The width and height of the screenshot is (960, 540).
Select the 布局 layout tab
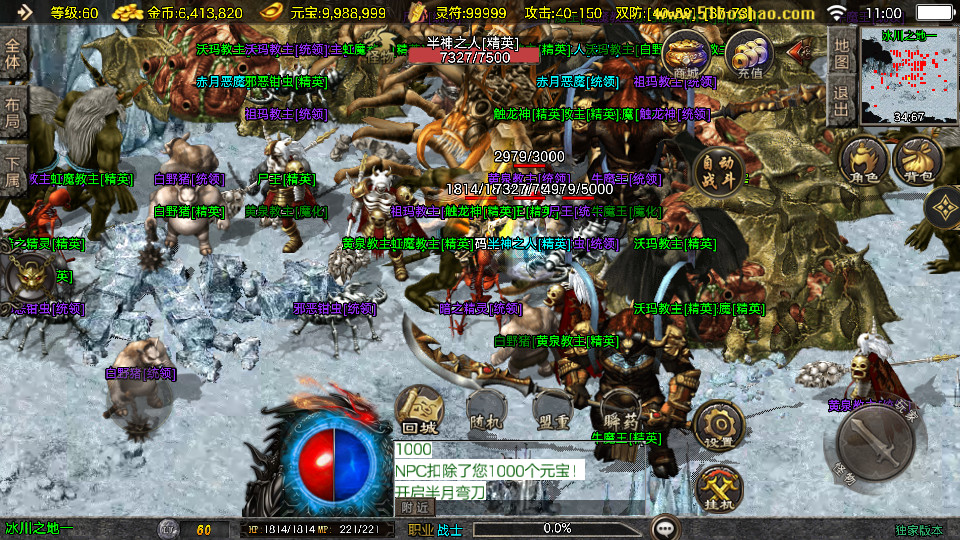(x=13, y=111)
